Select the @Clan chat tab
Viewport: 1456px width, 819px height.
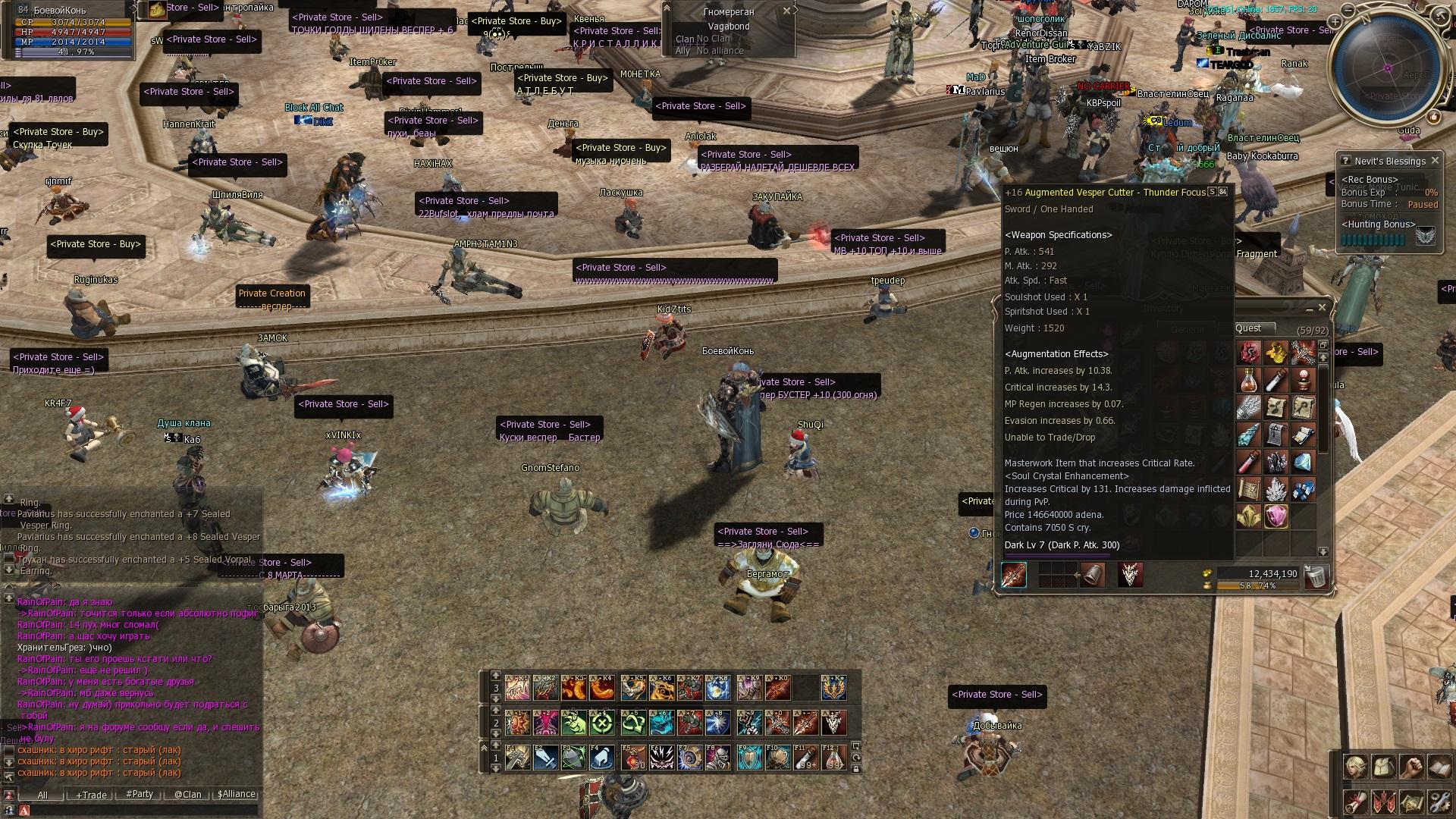[188, 795]
